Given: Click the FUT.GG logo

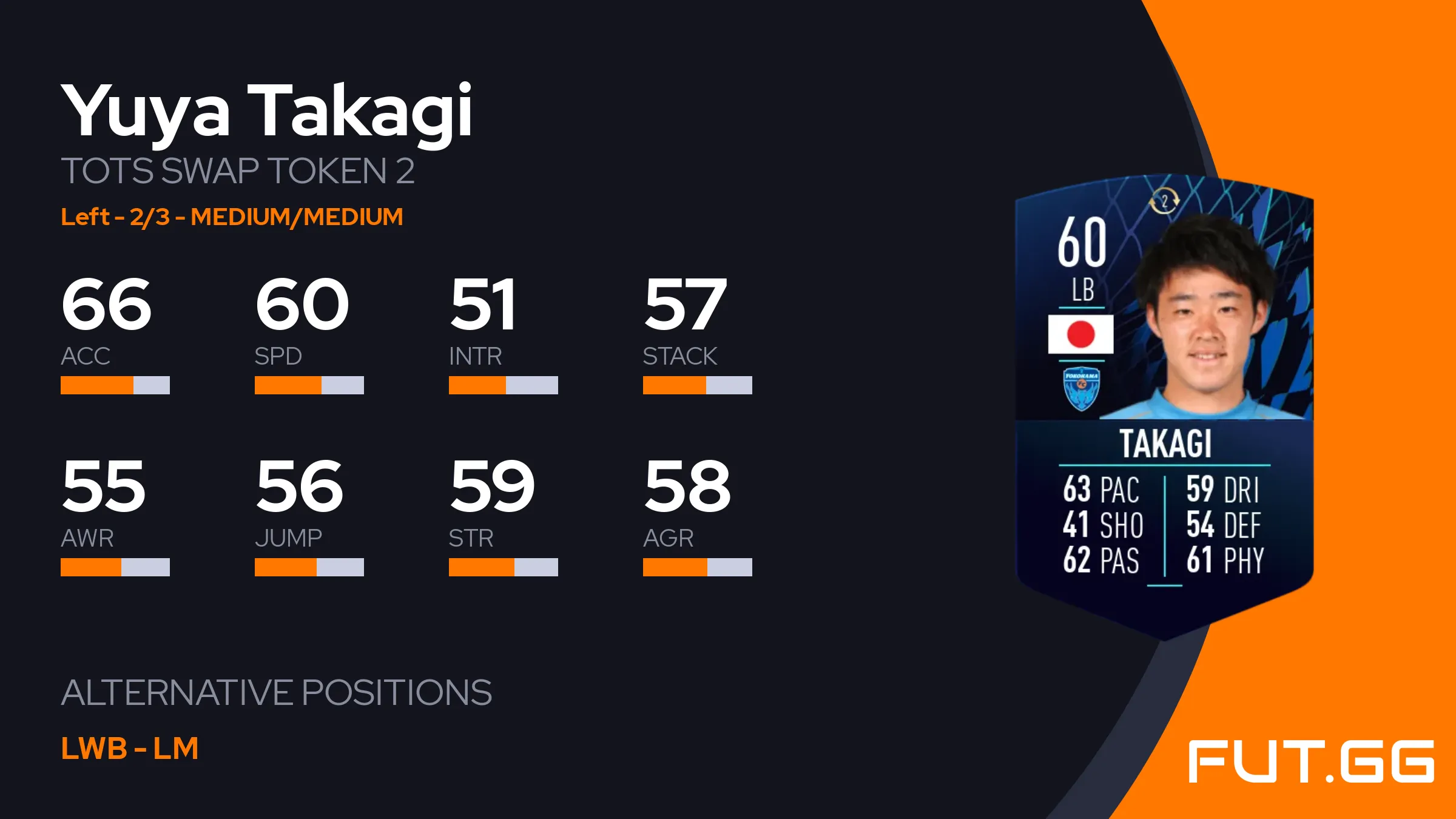Looking at the screenshot, I should pos(1310,761).
